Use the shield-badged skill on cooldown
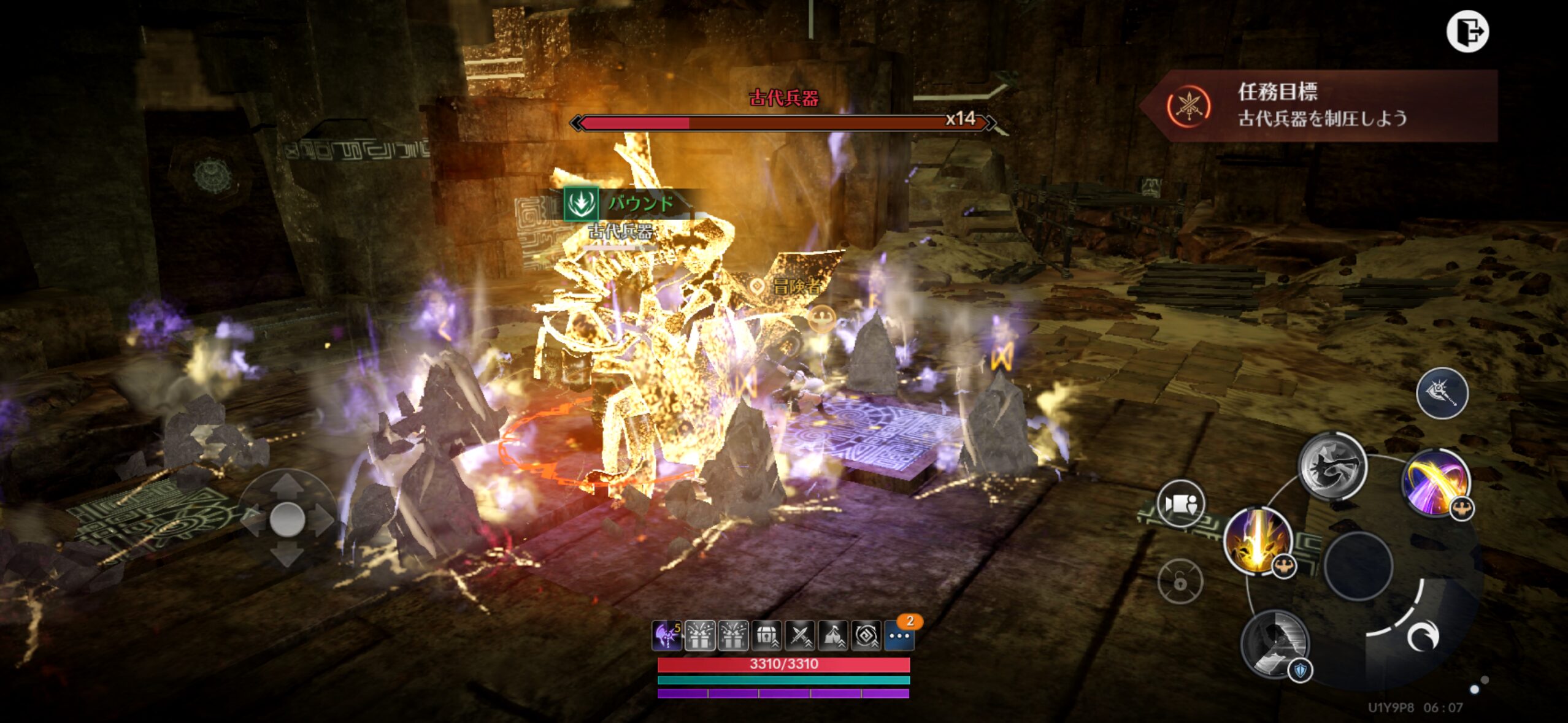Screen dimensions: 1568x723 click(x=1275, y=643)
